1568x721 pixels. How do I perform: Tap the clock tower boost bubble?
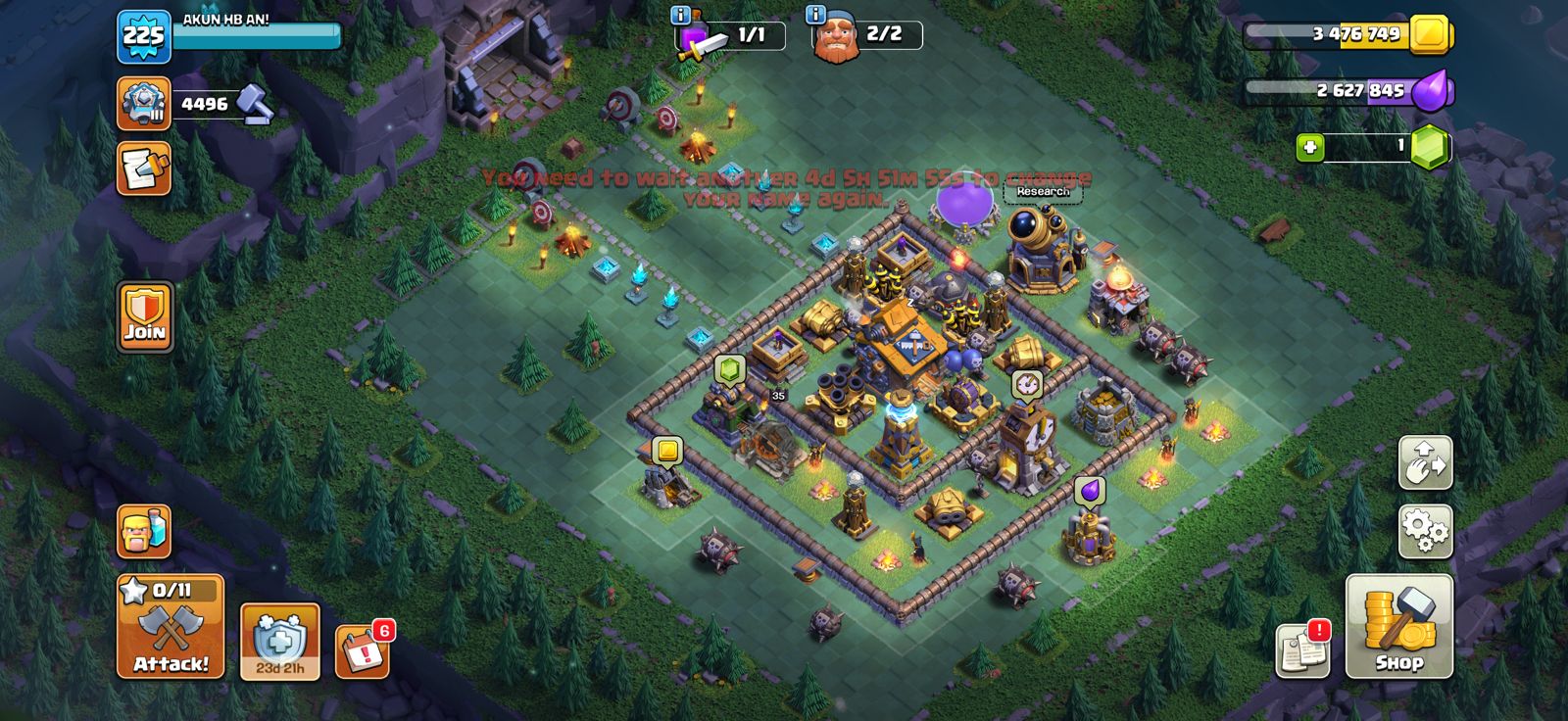pos(1026,384)
